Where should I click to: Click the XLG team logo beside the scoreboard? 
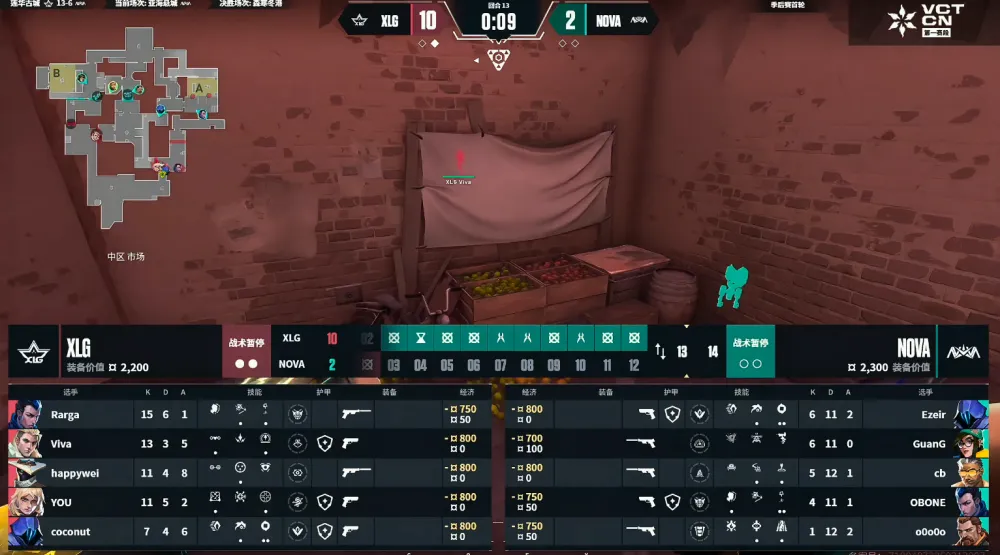[32, 352]
